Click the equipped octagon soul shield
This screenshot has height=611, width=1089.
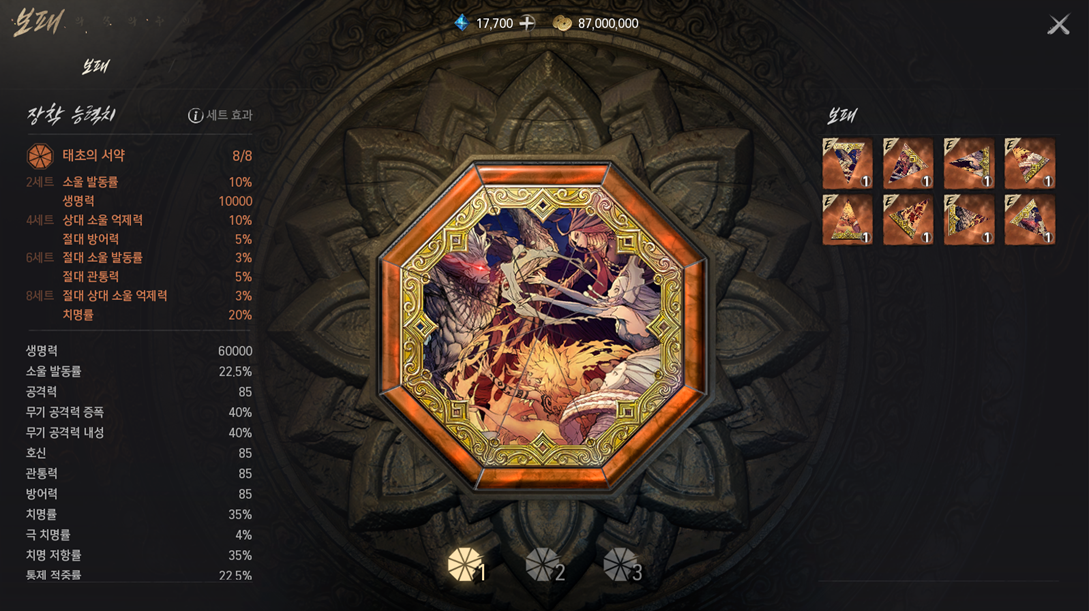(541, 327)
